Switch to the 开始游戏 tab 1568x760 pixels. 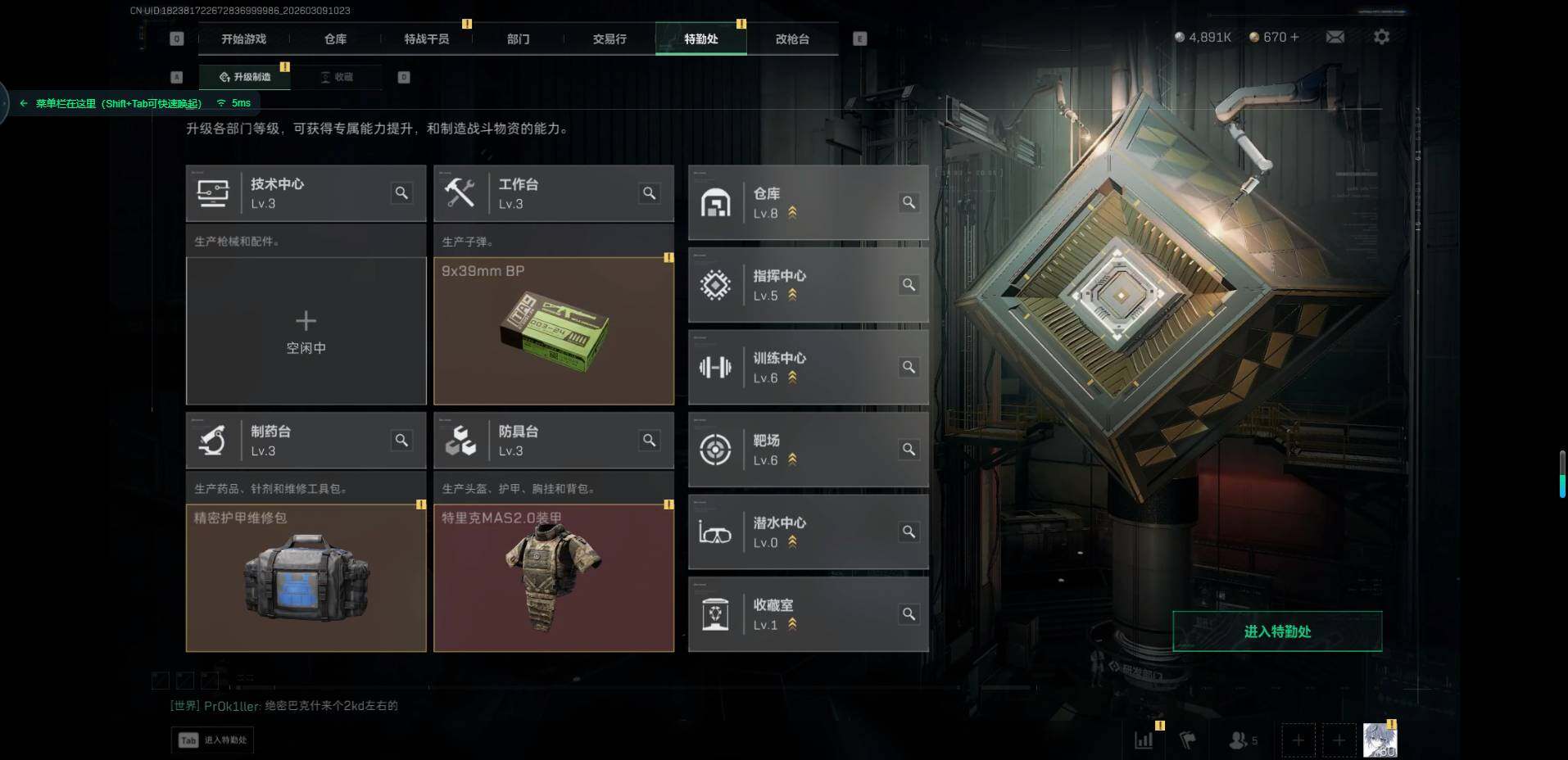point(243,38)
